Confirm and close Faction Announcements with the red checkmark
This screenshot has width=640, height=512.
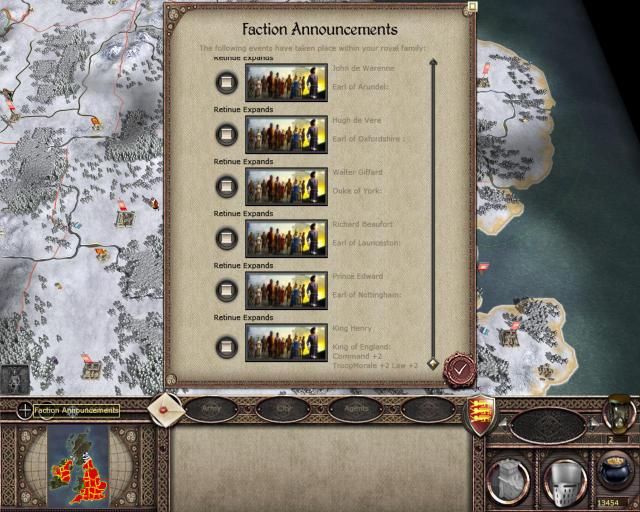(x=457, y=370)
